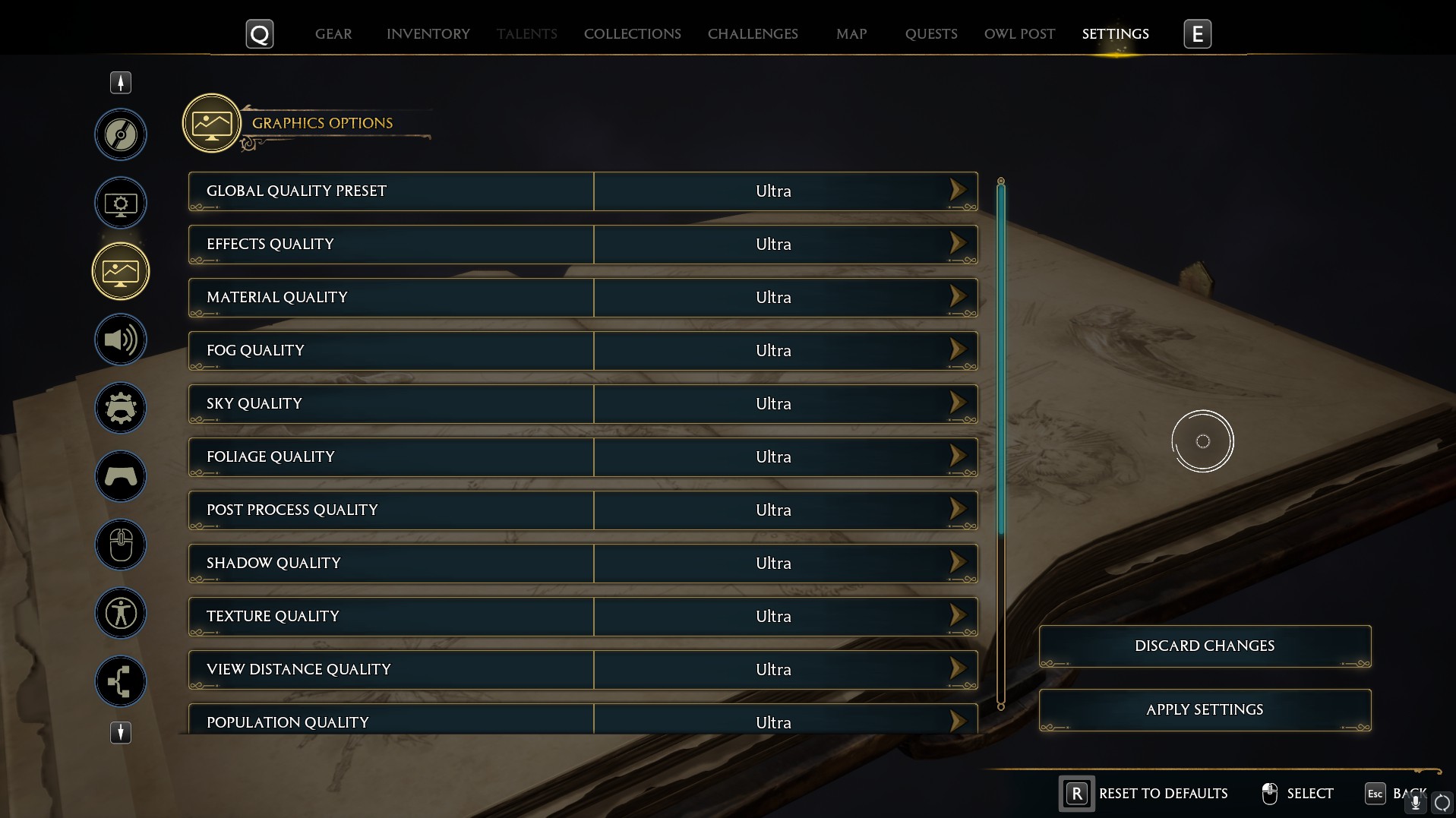The height and width of the screenshot is (818, 1456).
Task: Select the disc-shaped settings category icon
Action: coord(120,134)
